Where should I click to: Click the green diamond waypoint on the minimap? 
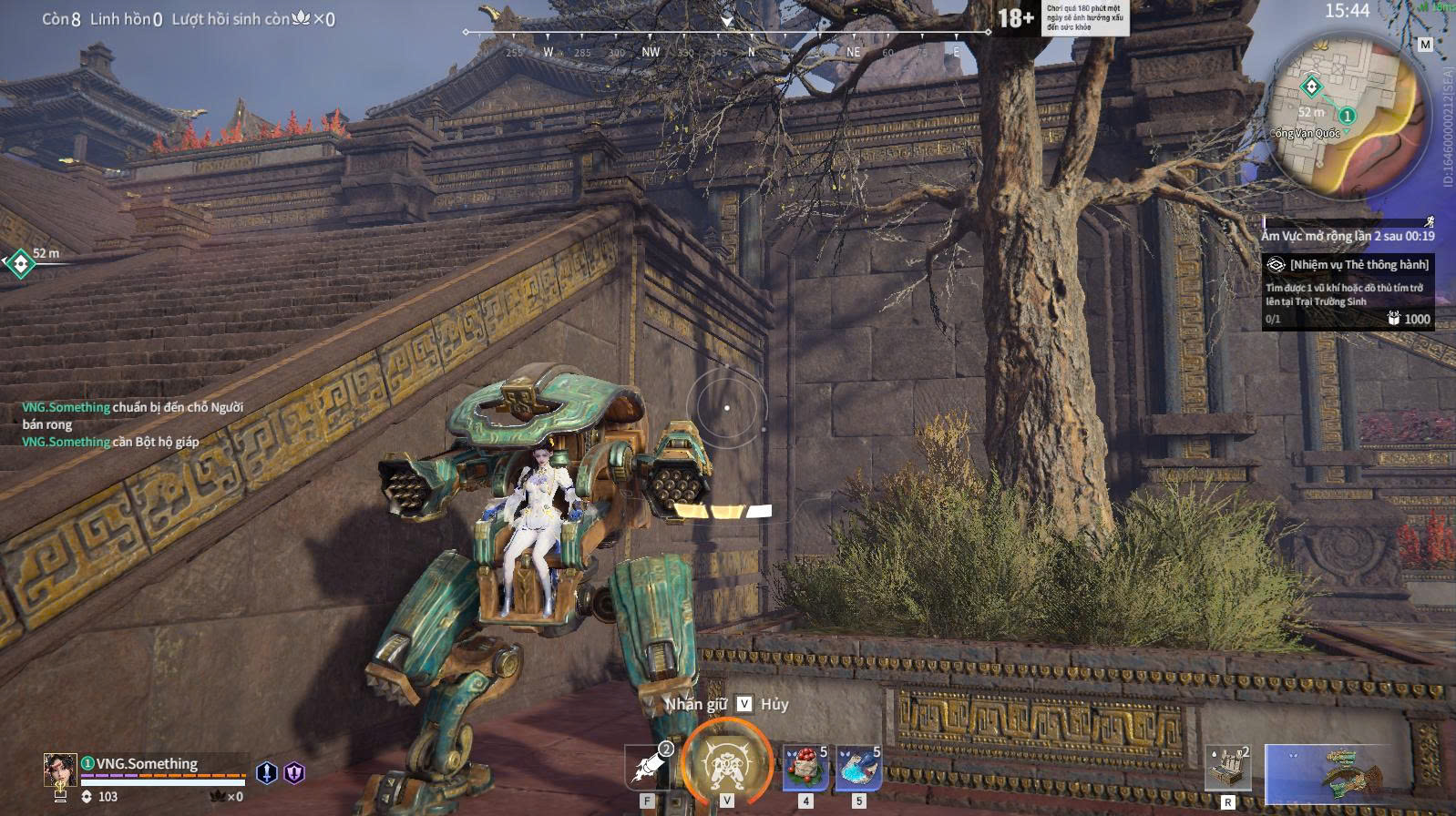[x=1311, y=87]
